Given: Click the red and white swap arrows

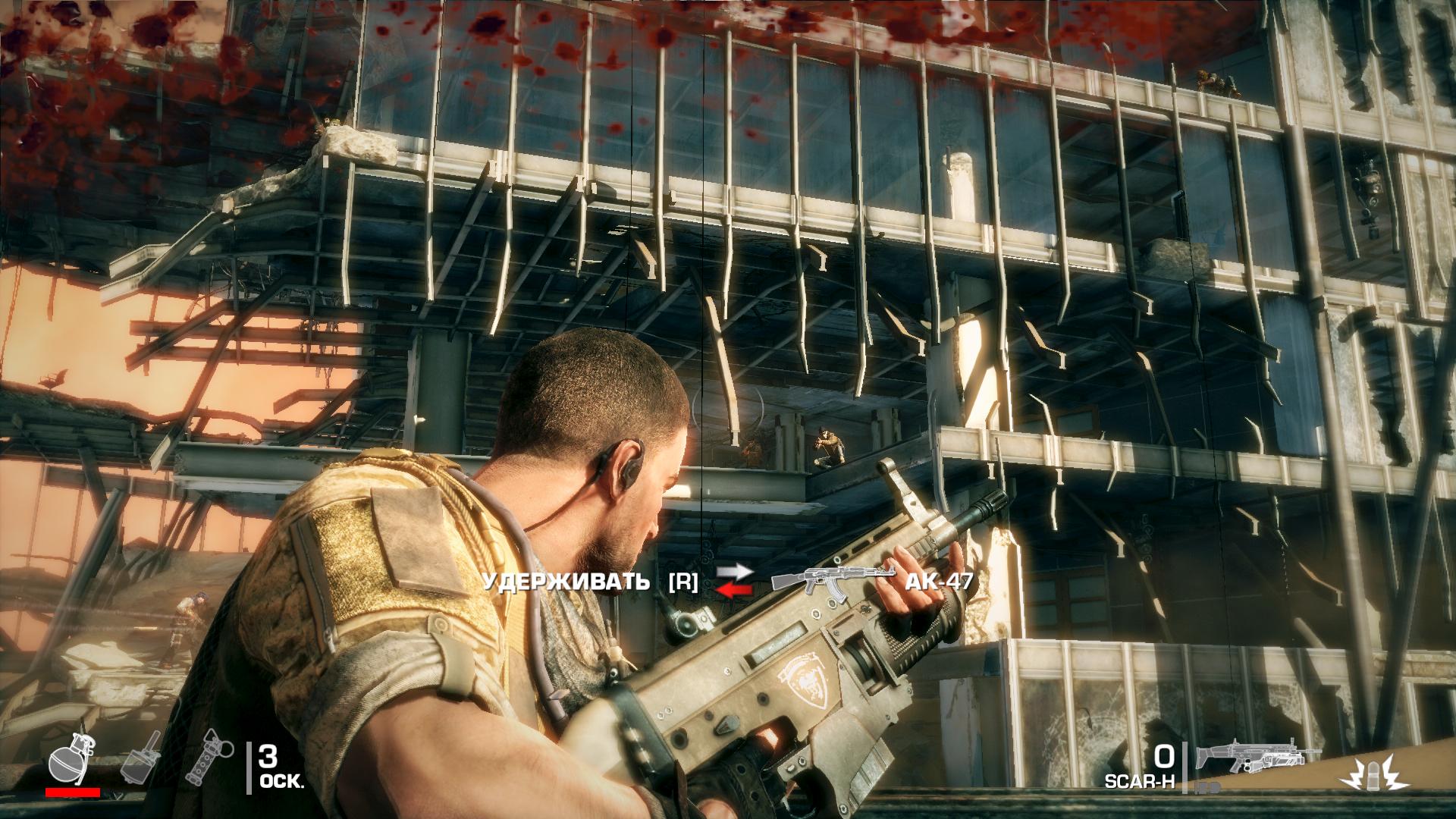Looking at the screenshot, I should (x=734, y=582).
